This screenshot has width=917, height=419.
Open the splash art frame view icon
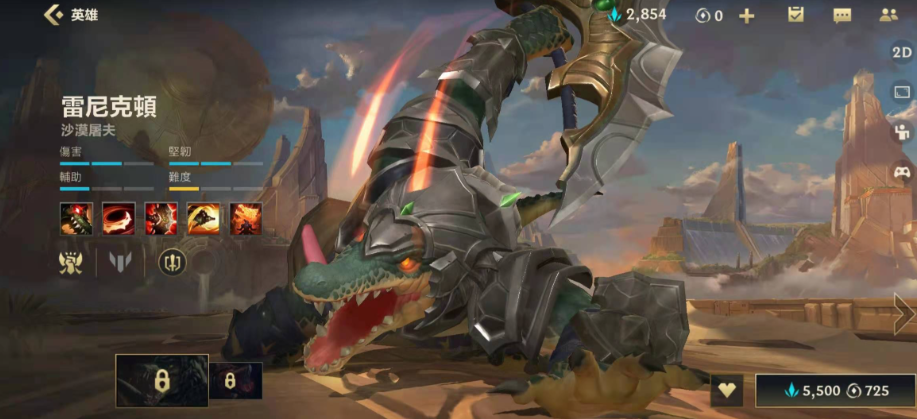(901, 92)
